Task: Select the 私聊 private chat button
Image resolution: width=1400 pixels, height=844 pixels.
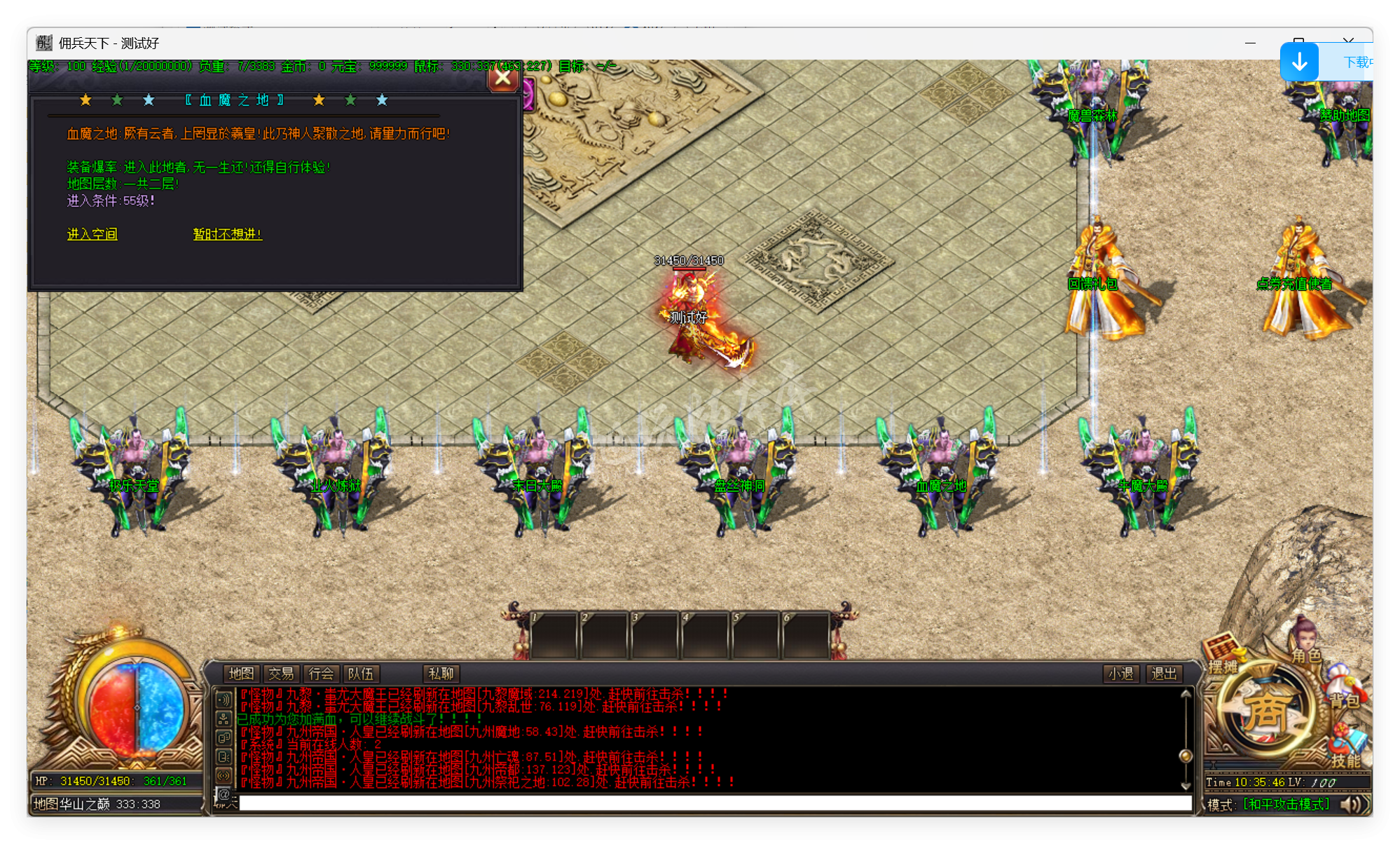Action: (441, 674)
